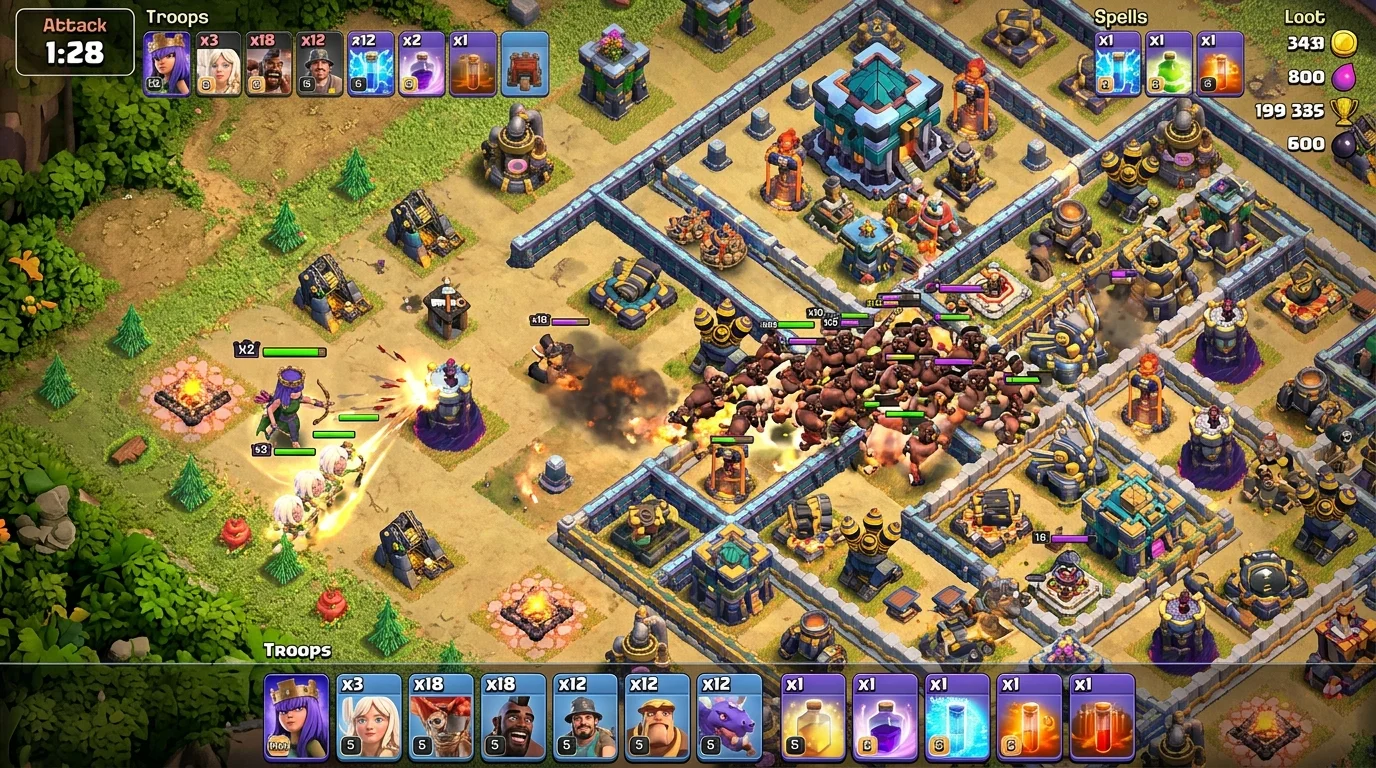The width and height of the screenshot is (1376, 768).
Task: Click the gold coin icon in Loot panel
Action: pyautogui.click(x=1345, y=44)
